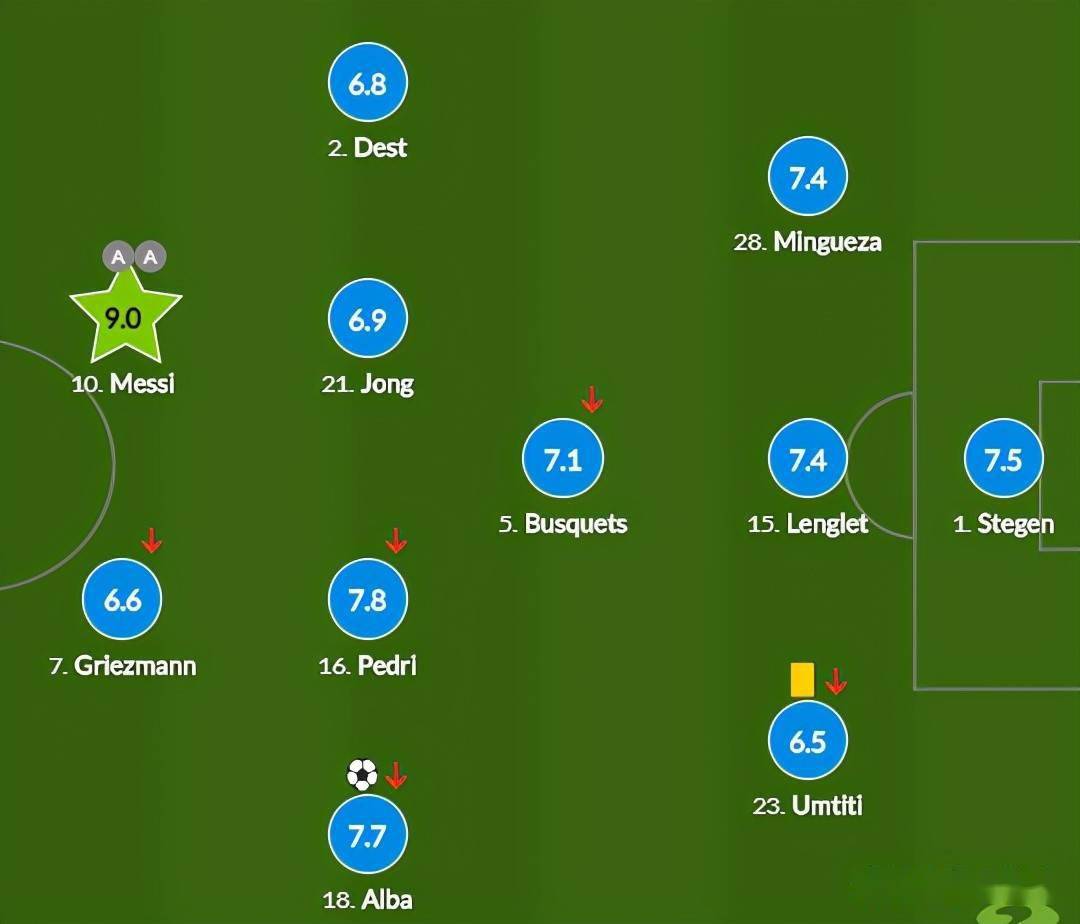Show Mingueza's player rating circle

click(807, 178)
